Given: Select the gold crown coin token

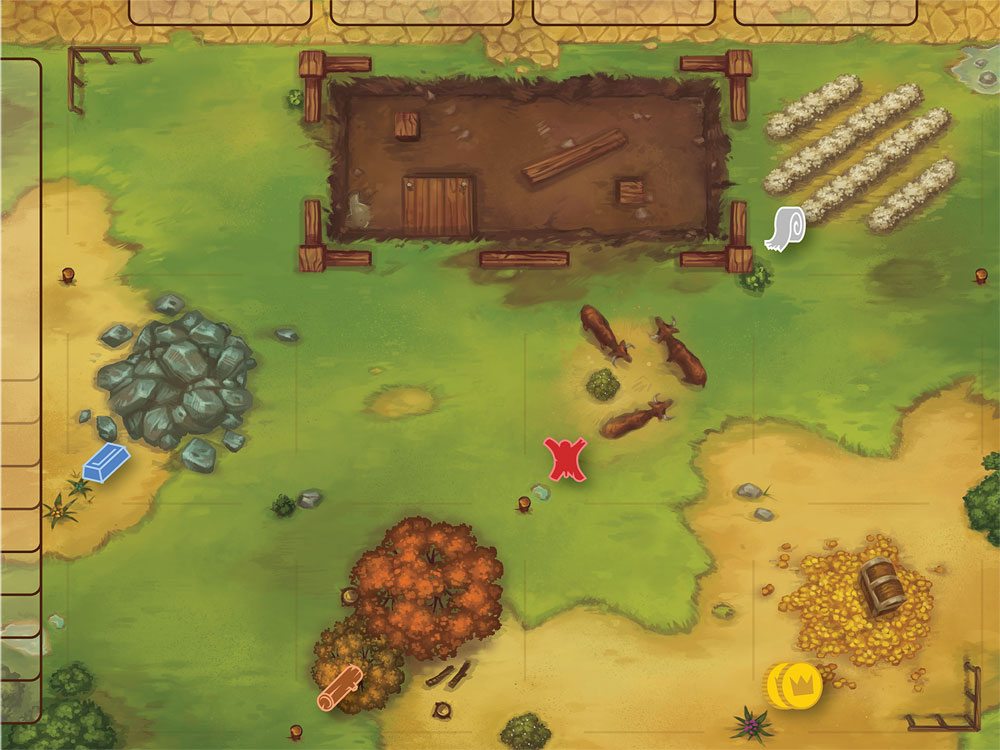Looking at the screenshot, I should [793, 685].
